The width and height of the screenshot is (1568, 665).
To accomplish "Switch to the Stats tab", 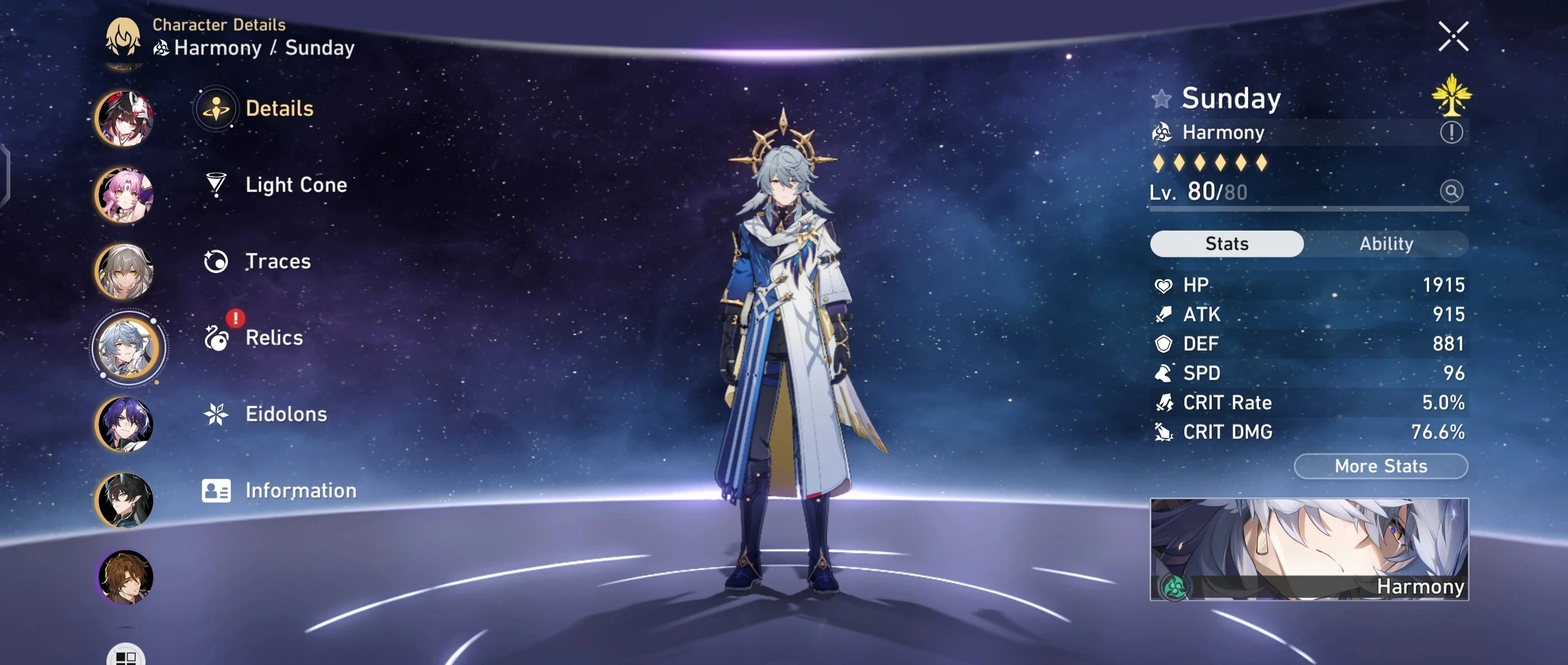I will (x=1226, y=243).
